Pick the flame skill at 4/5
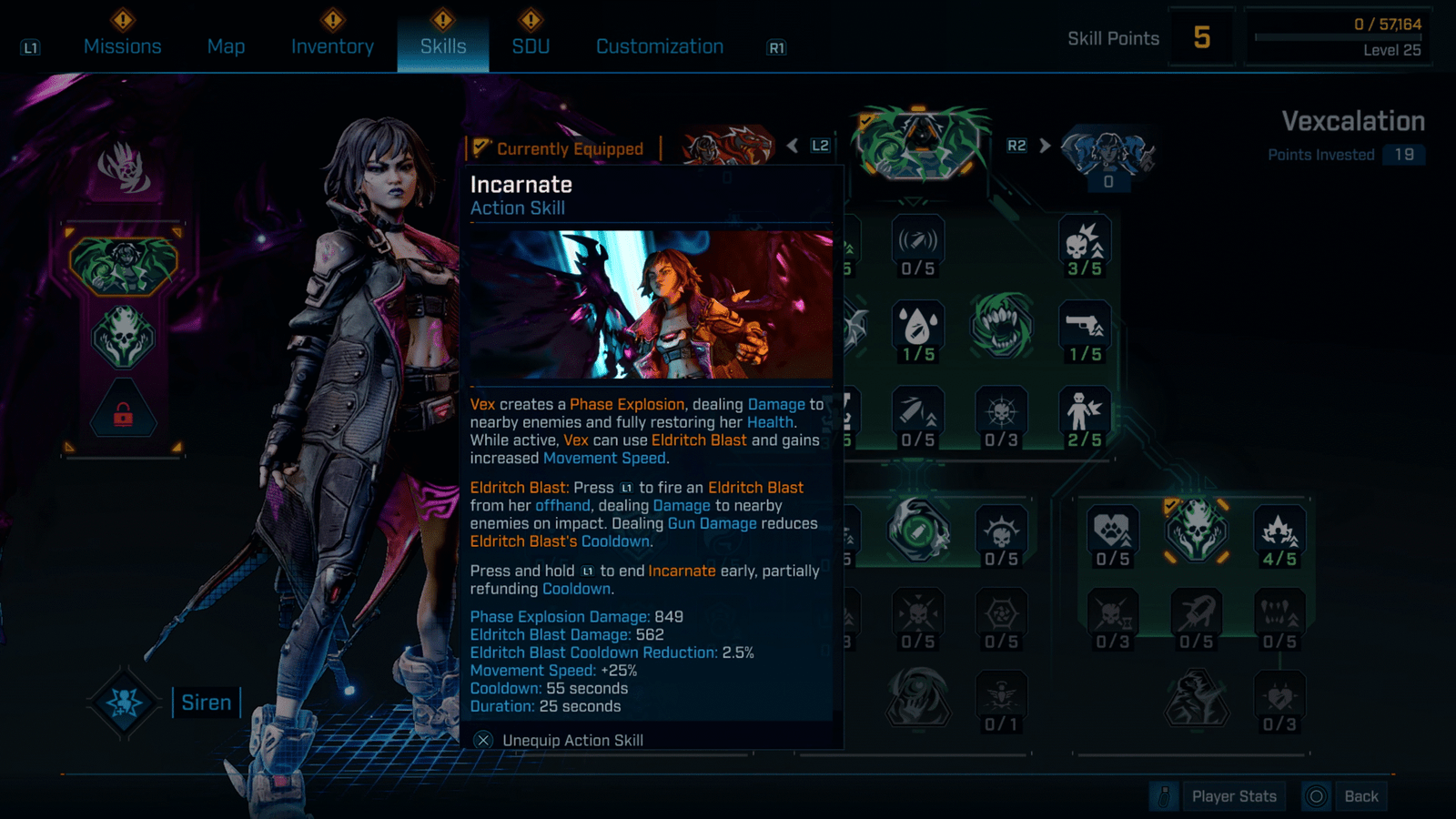Image resolution: width=1456 pixels, height=819 pixels. [1279, 534]
